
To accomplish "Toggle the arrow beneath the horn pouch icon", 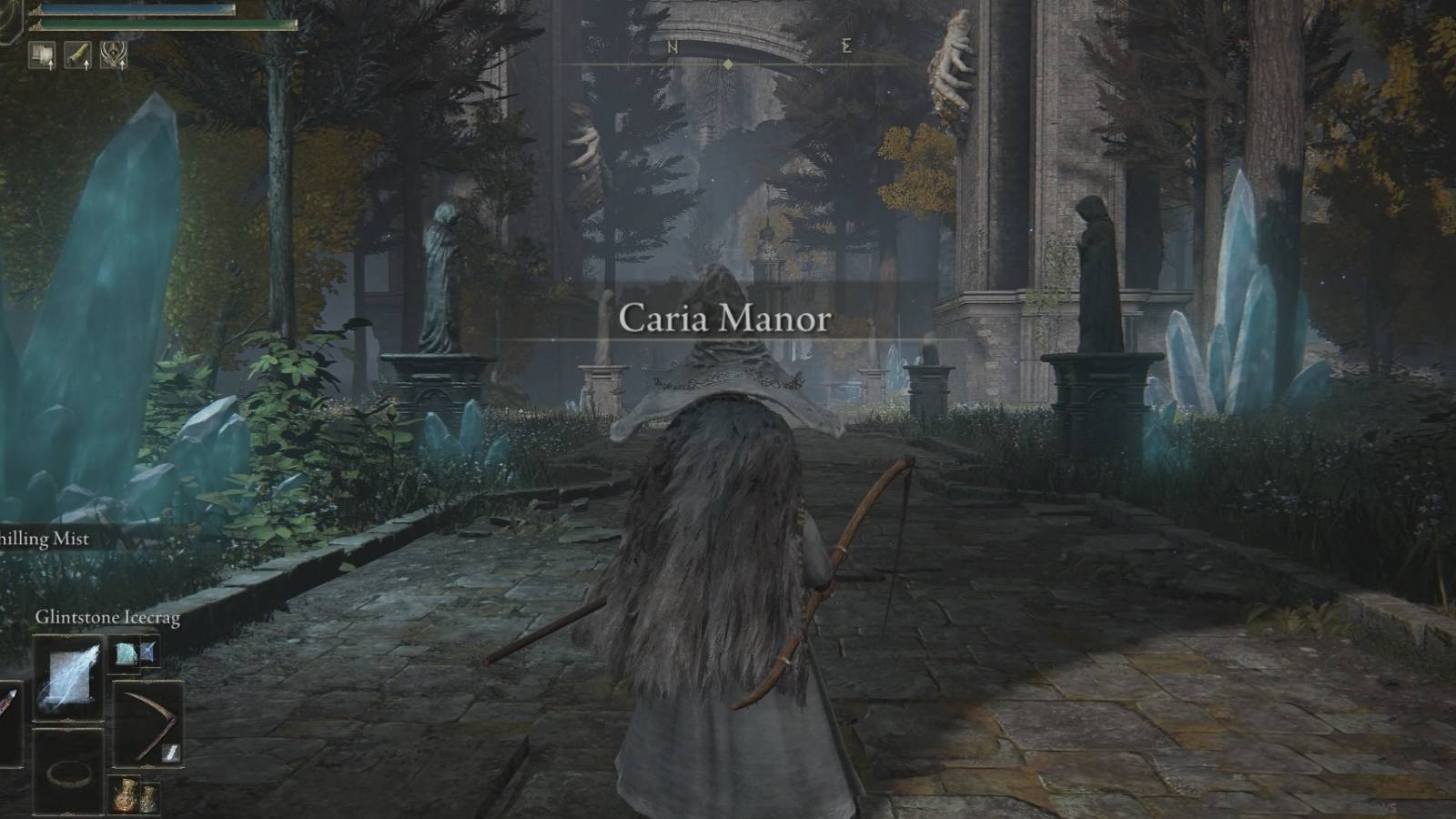I will 86,65.
